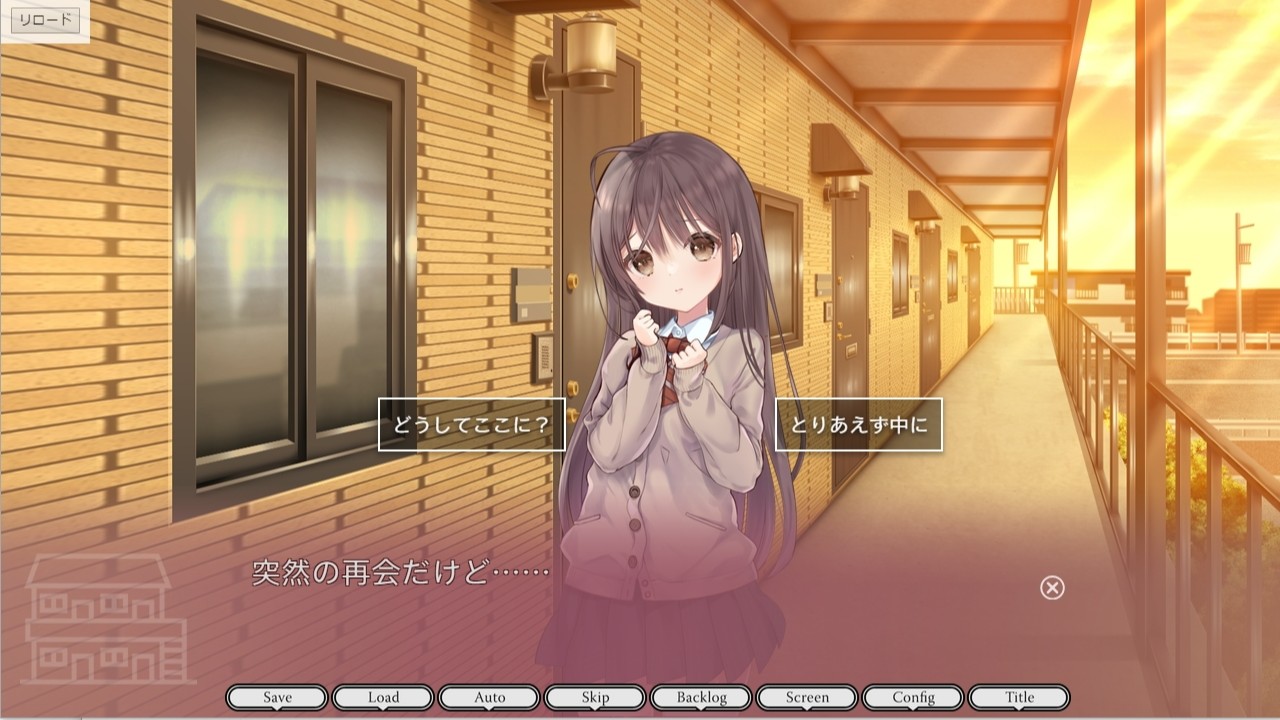The width and height of the screenshot is (1280, 720).
Task: Return to the Title screen
Action: (1019, 697)
